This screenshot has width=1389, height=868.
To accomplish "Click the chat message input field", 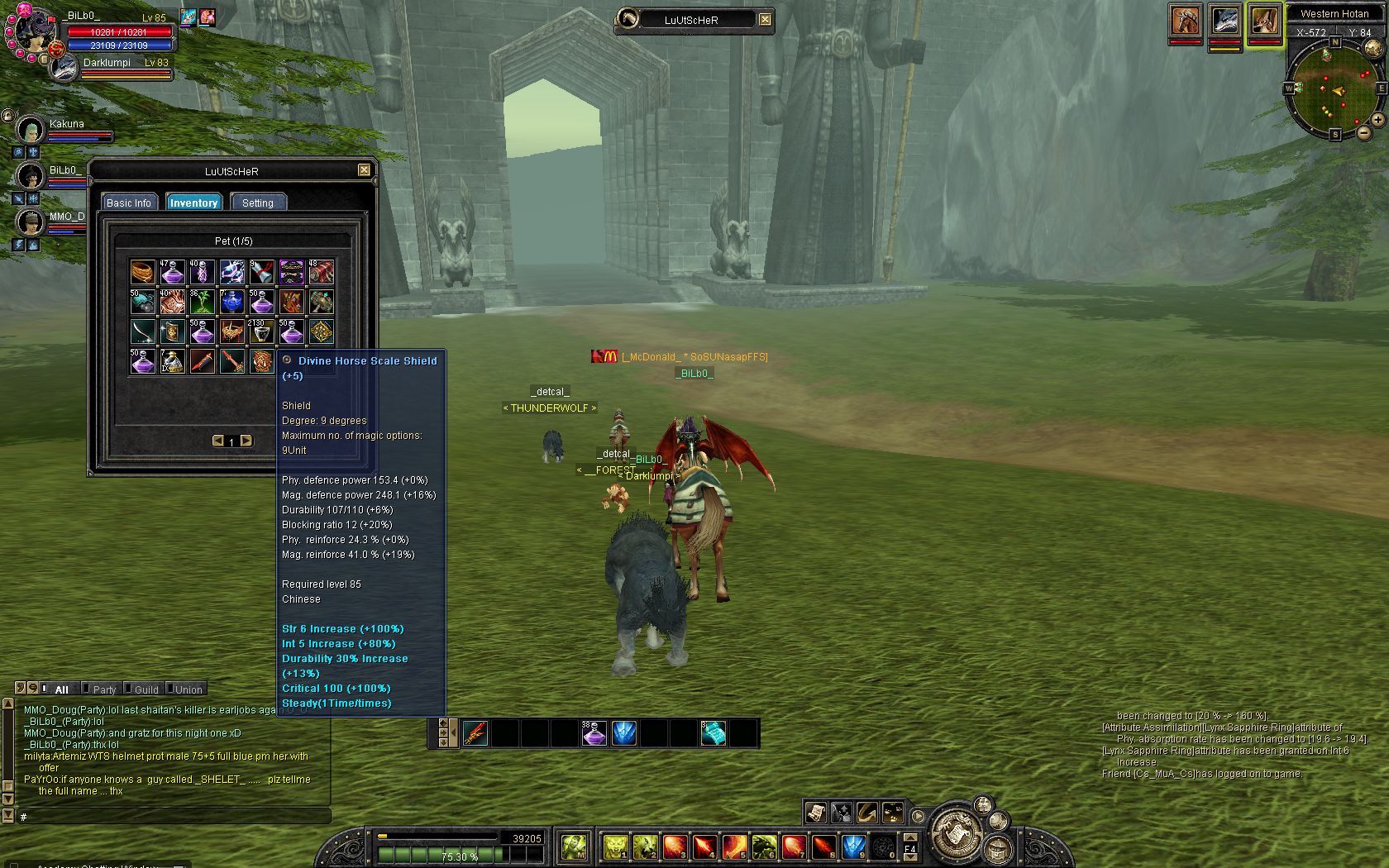I will point(174,817).
